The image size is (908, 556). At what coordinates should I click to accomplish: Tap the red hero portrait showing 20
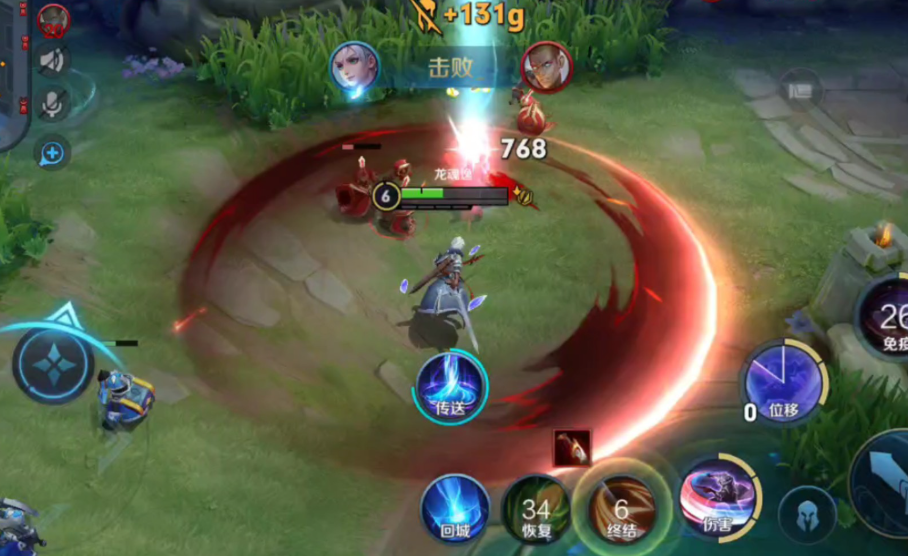point(53,18)
